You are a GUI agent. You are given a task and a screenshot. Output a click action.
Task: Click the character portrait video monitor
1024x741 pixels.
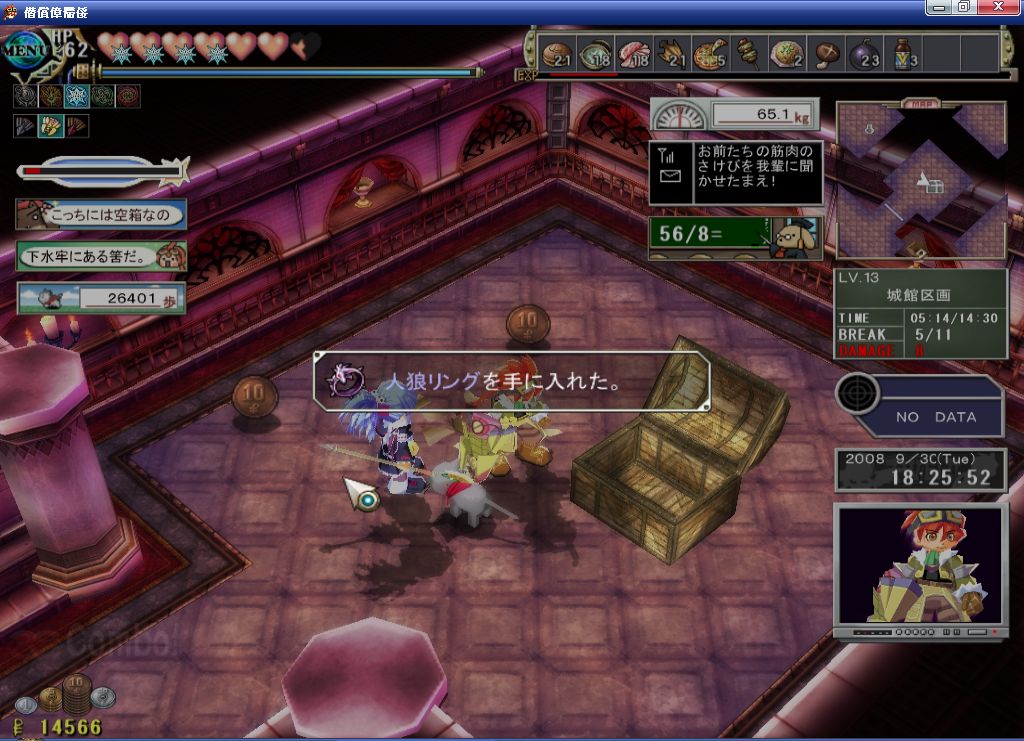920,567
